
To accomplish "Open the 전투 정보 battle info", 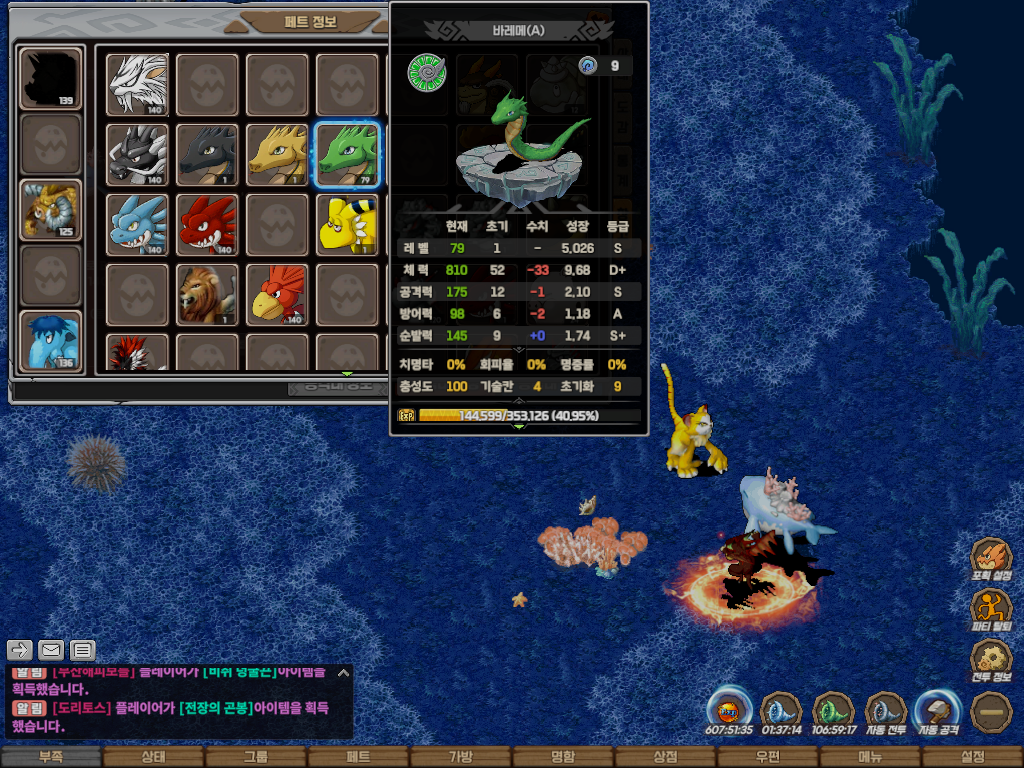I will tap(992, 660).
